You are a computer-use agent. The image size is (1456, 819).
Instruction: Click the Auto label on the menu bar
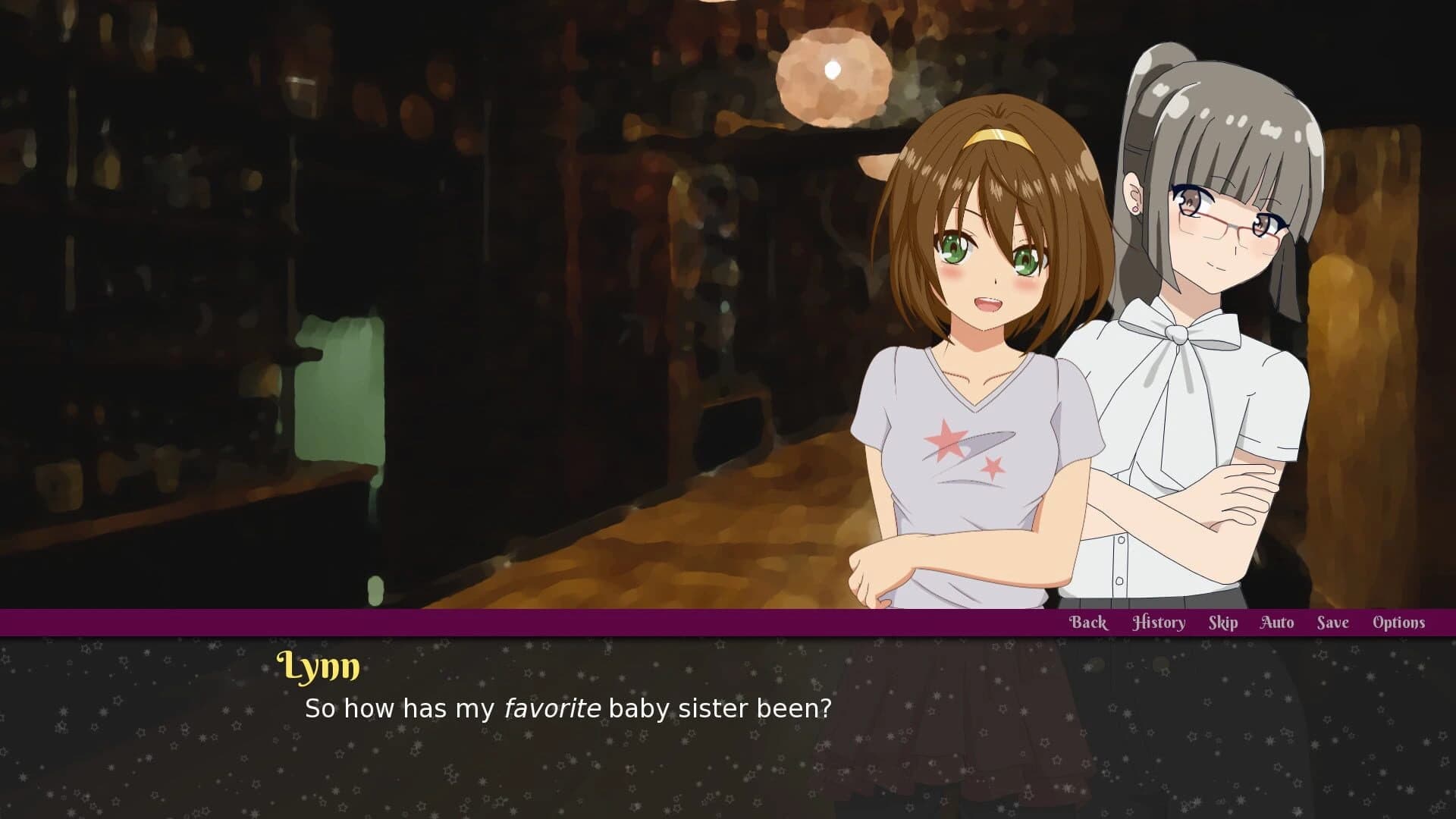[1276, 622]
